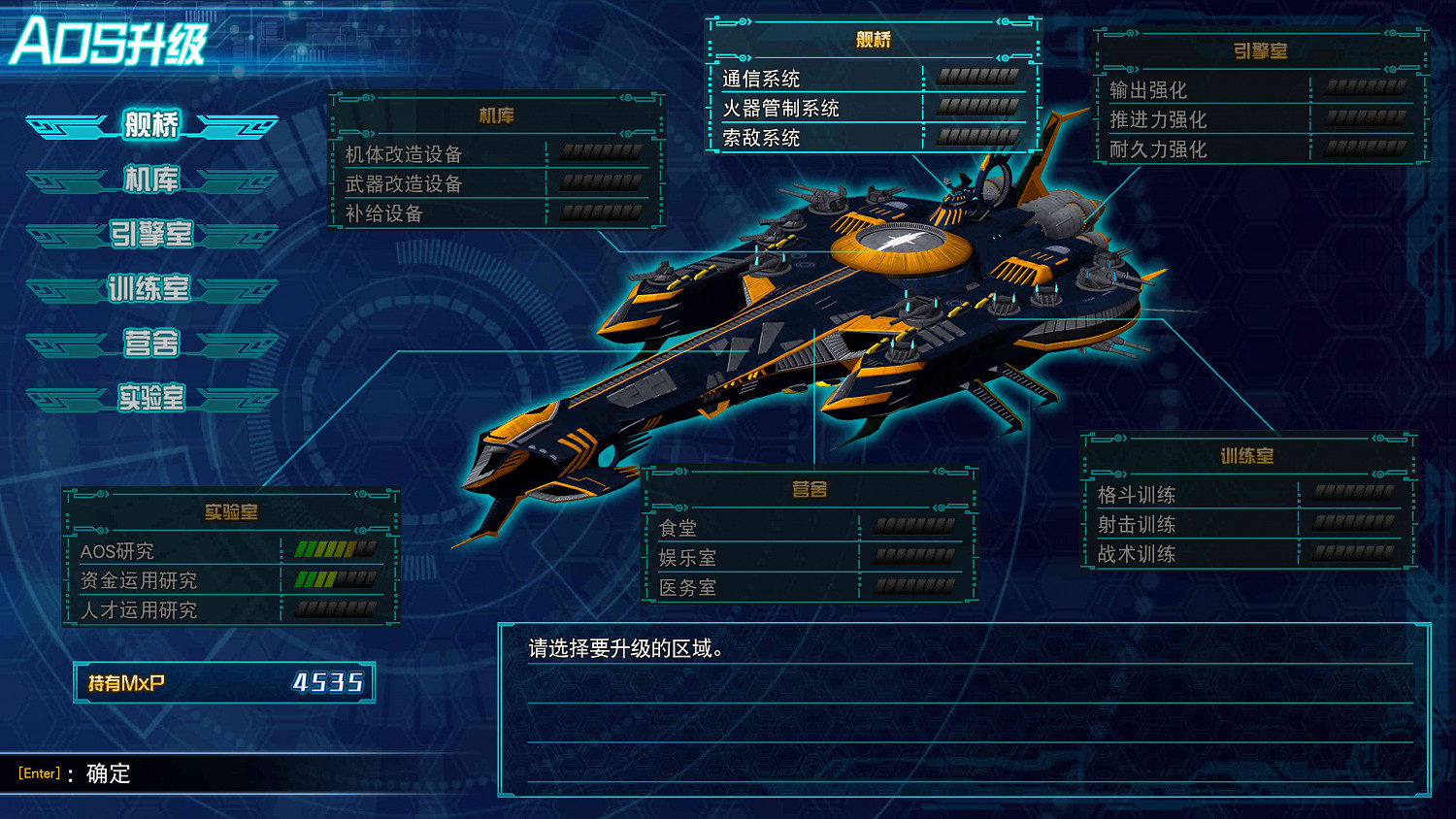Click the 持有MxP points display showing 4535
Screen dimensions: 1456x819
[x=223, y=682]
